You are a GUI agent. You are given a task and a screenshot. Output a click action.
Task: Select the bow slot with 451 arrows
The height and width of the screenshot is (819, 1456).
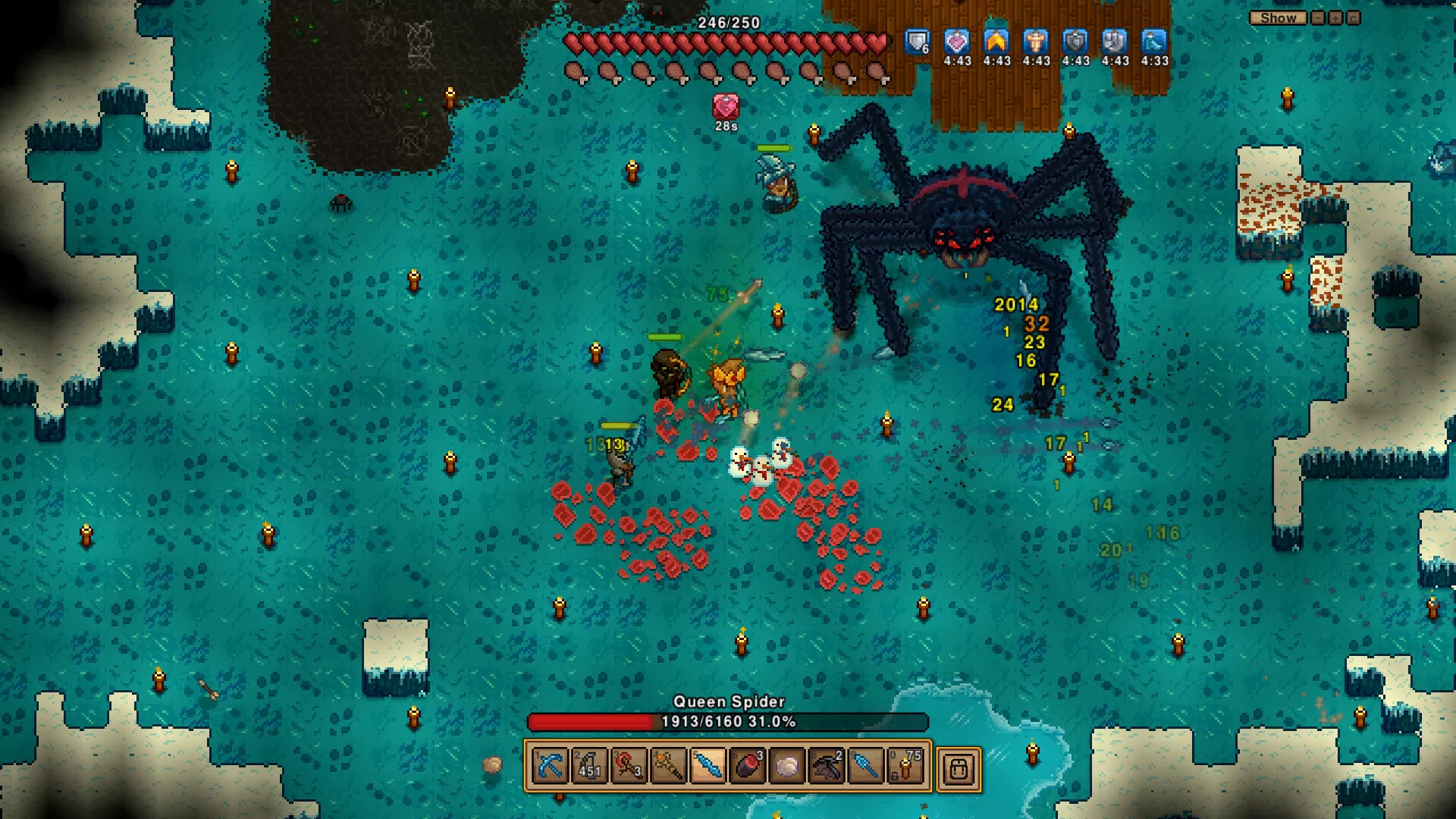click(589, 767)
